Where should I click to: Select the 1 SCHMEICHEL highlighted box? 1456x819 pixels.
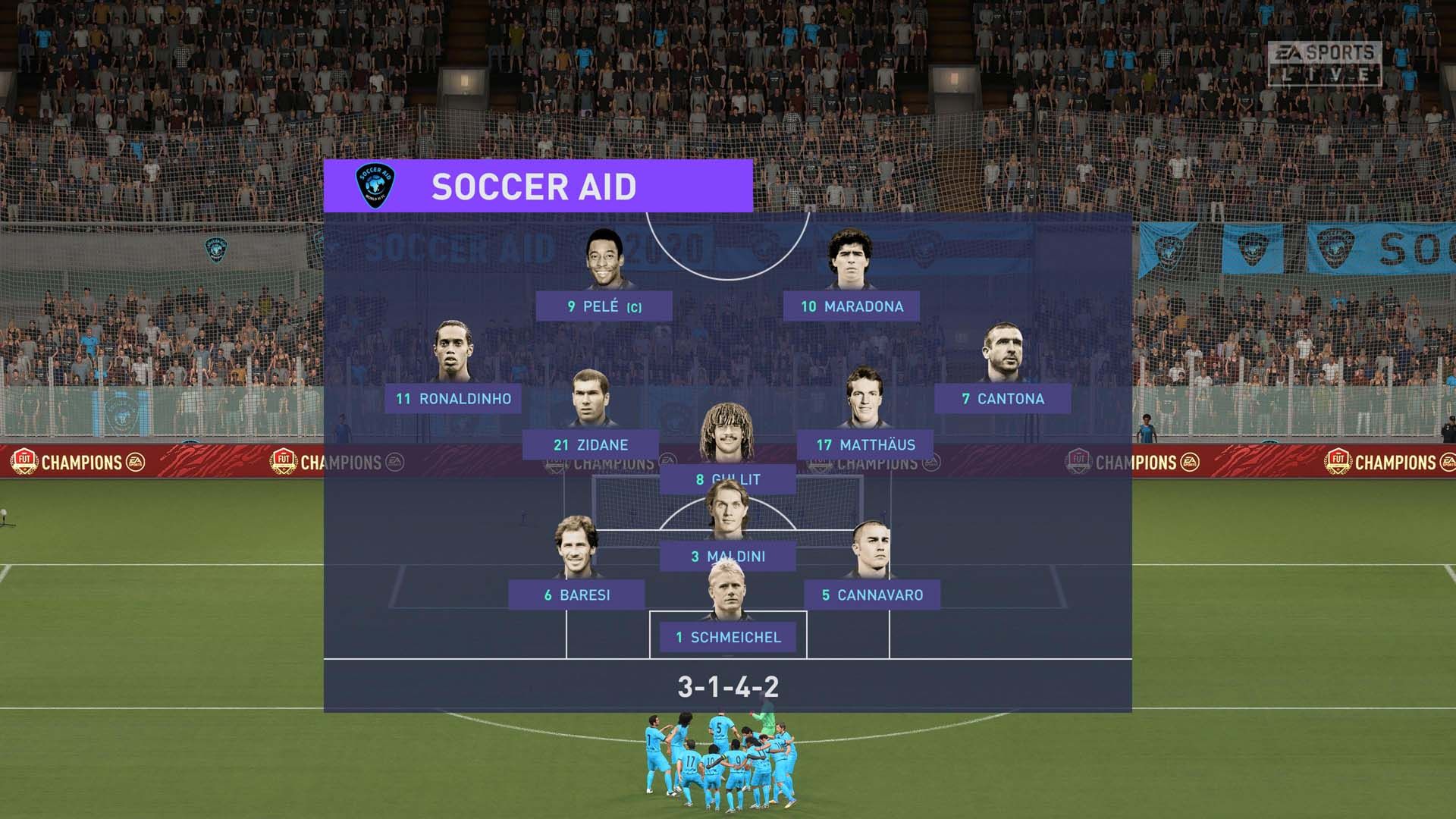[x=726, y=638]
